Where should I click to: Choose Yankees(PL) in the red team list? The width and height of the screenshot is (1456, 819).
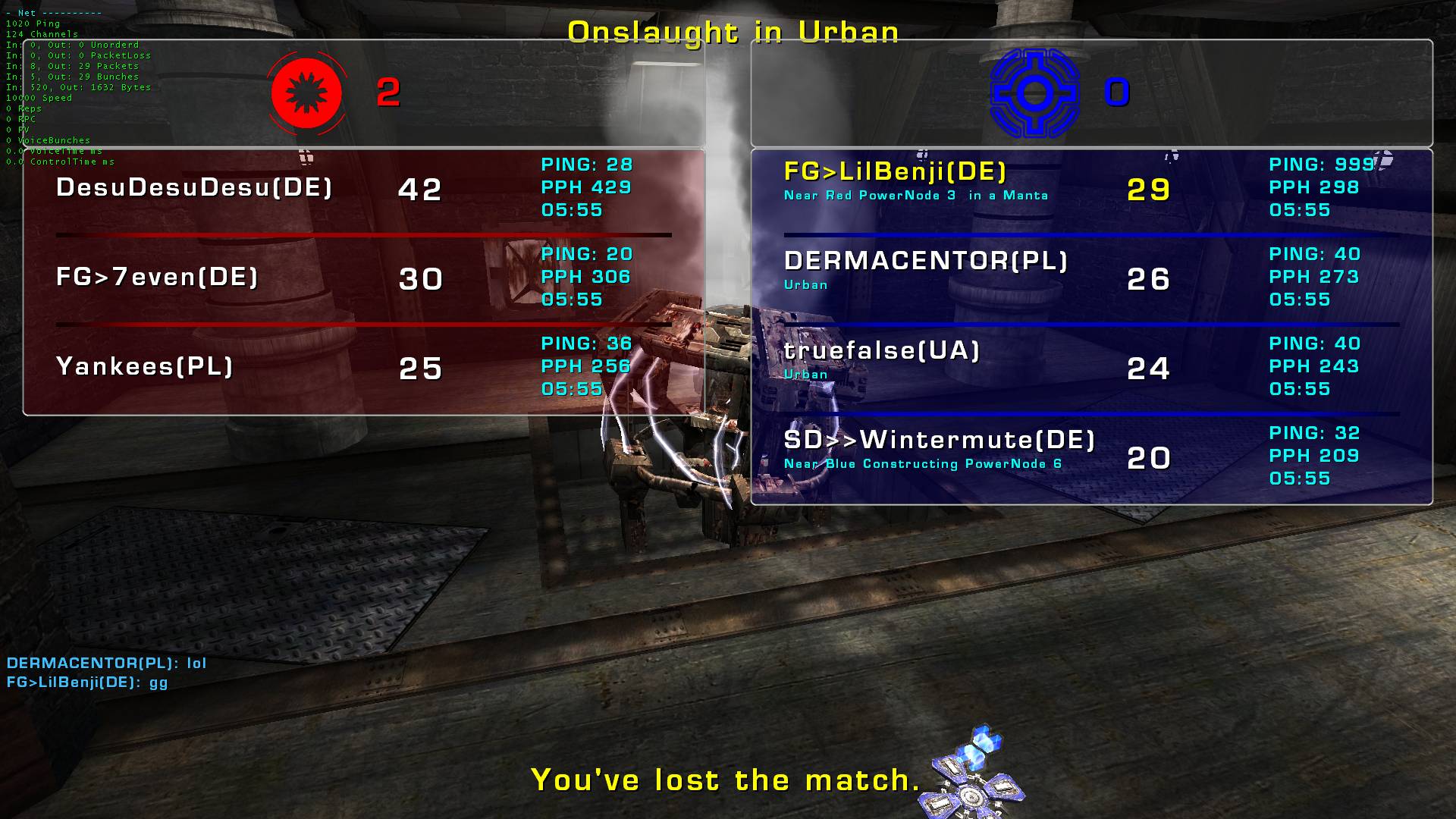(144, 367)
